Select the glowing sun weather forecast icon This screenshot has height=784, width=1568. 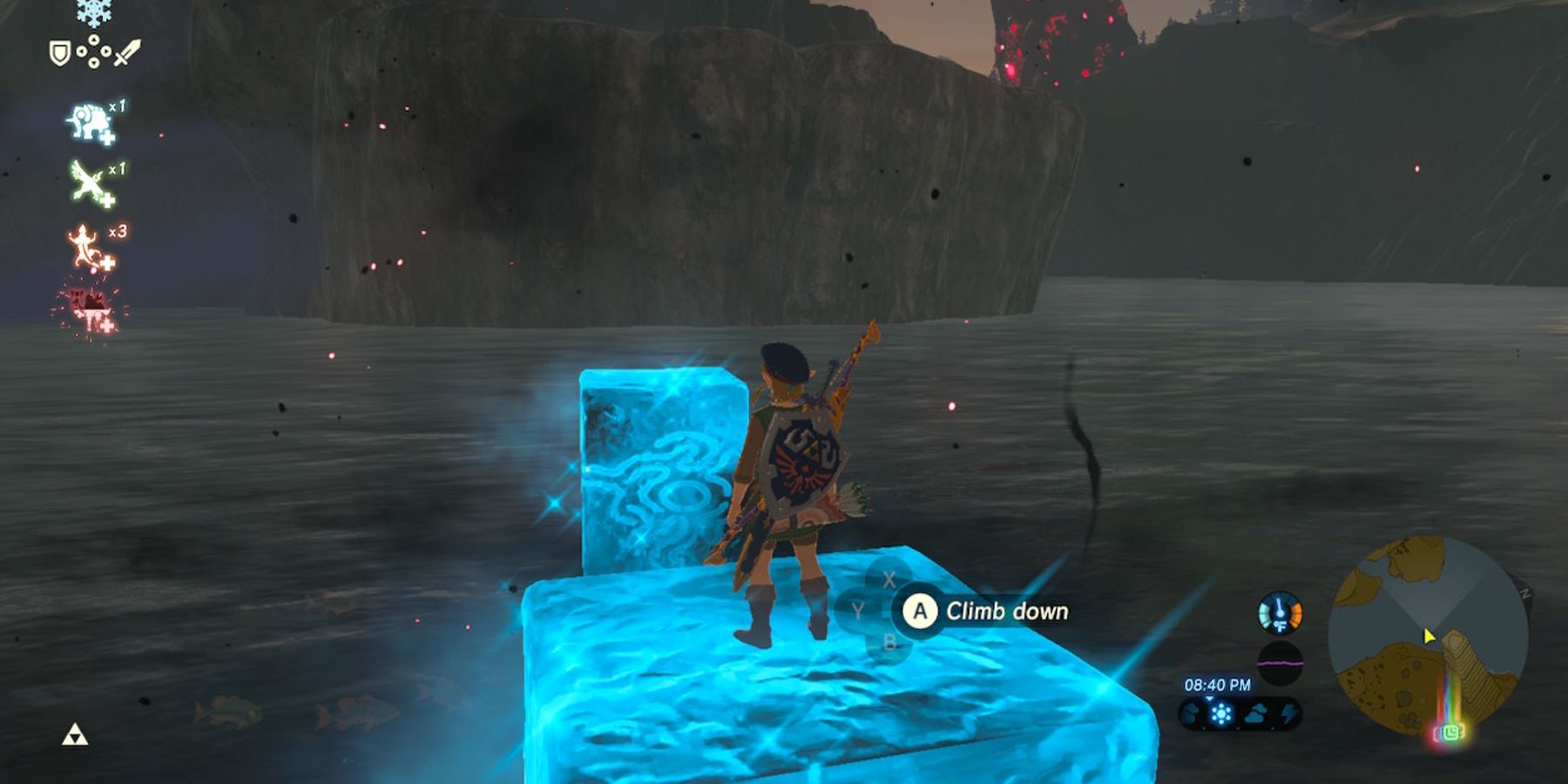(1221, 713)
